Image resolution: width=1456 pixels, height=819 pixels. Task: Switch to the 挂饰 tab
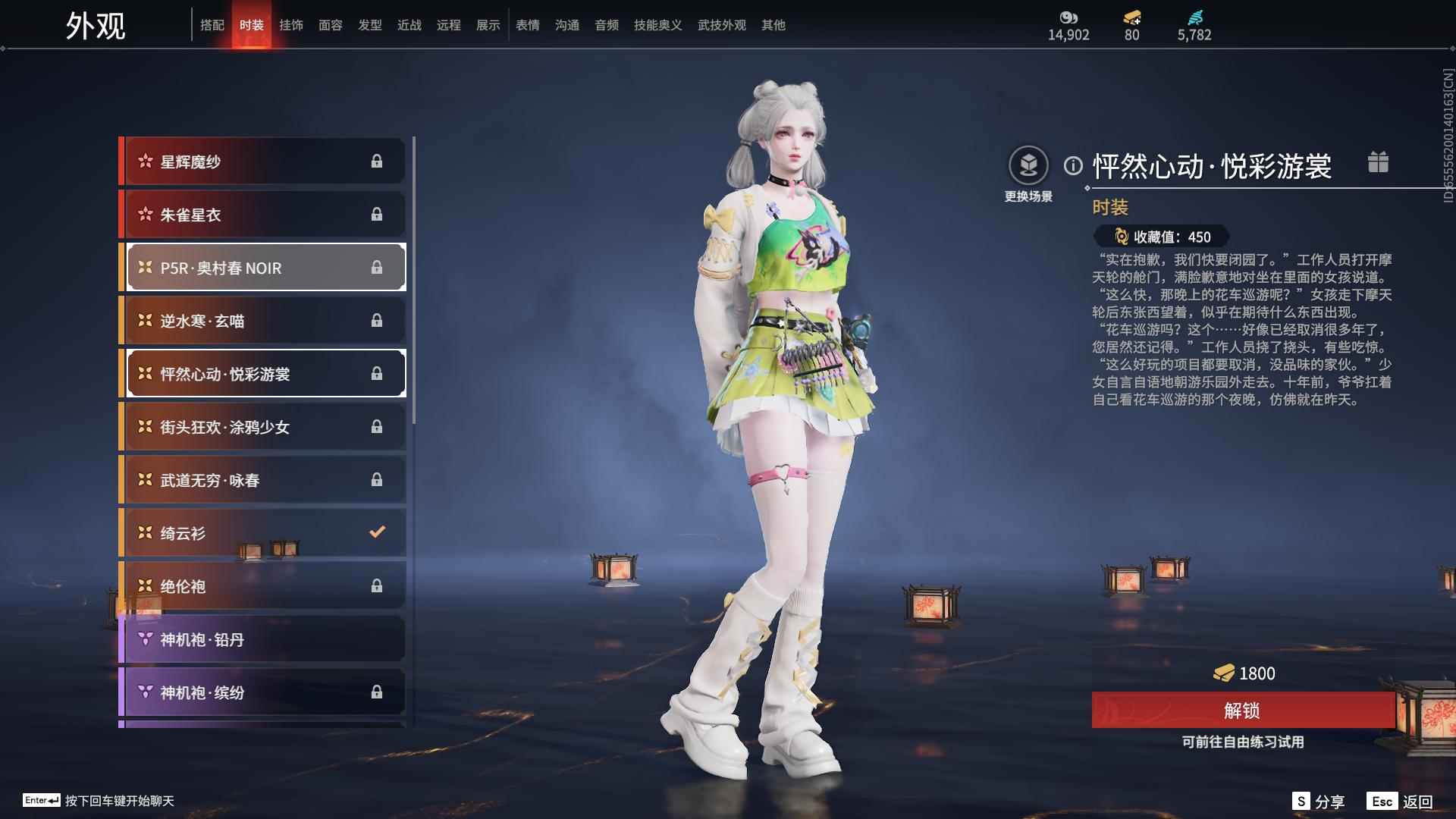[x=292, y=24]
